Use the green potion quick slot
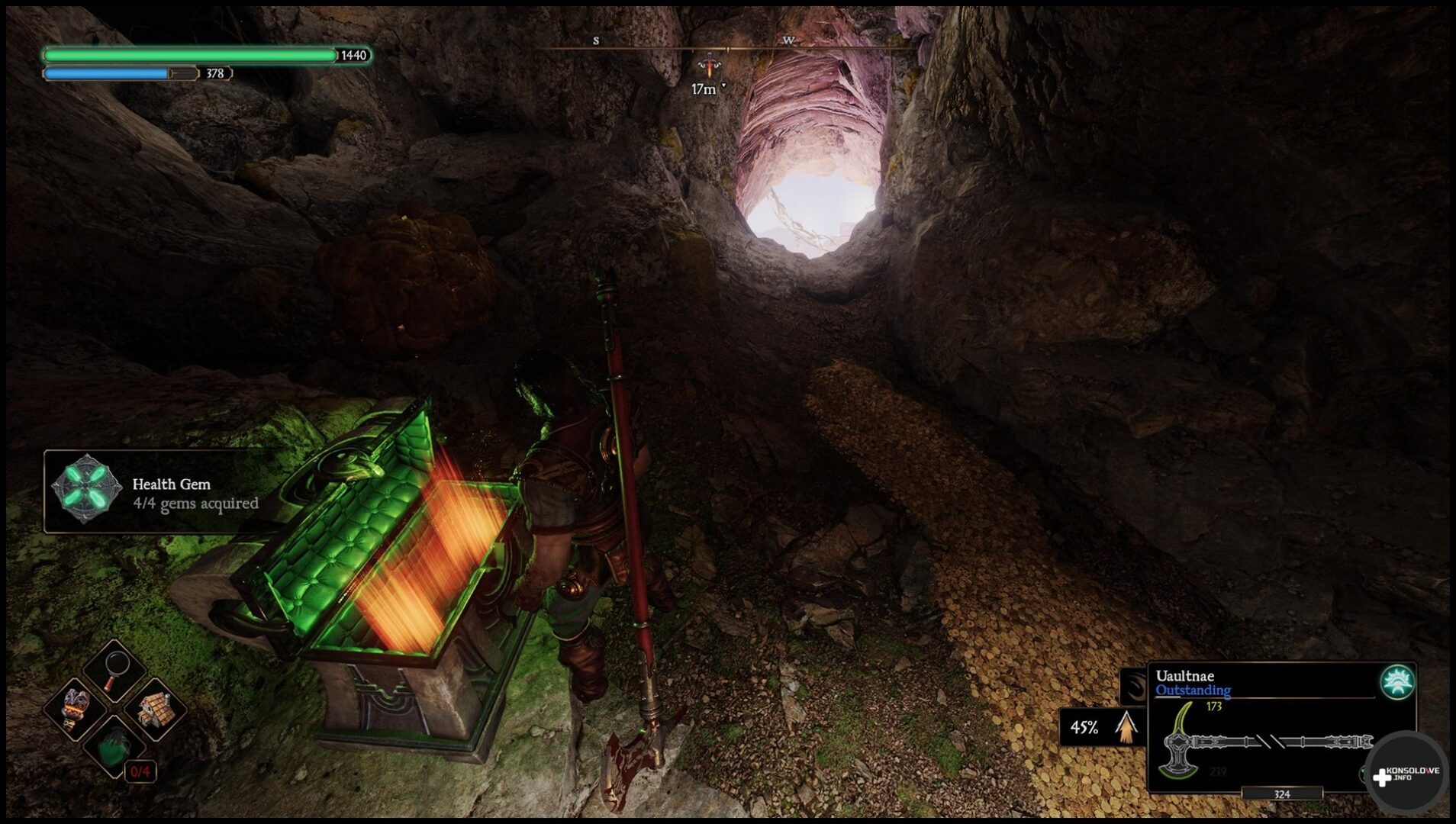This screenshot has width=1456, height=824. pos(114,746)
